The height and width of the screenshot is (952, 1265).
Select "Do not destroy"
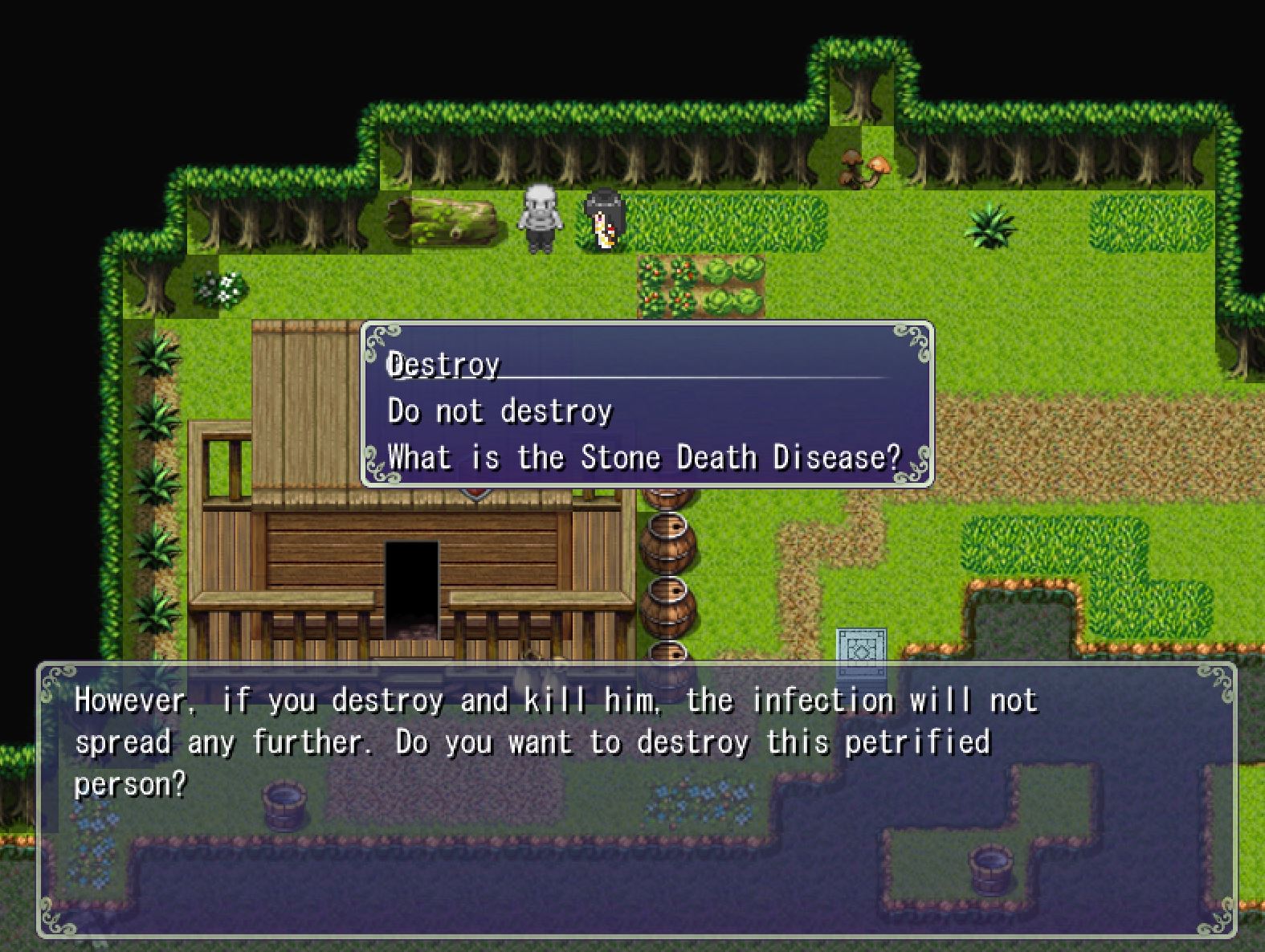click(500, 411)
